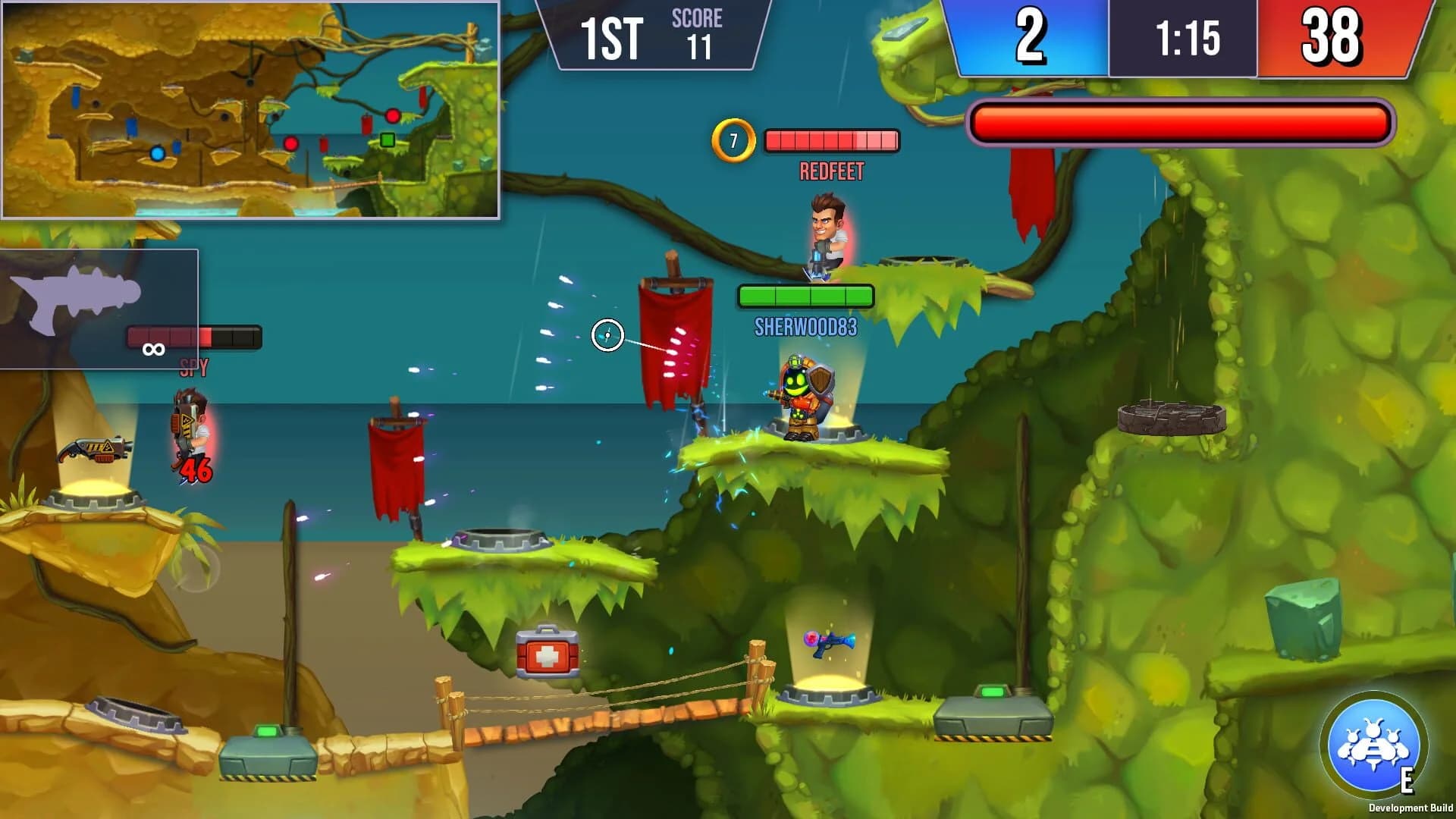Viewport: 1456px width, 819px height.
Task: Click the REDFEET player nameplate
Action: 832,170
